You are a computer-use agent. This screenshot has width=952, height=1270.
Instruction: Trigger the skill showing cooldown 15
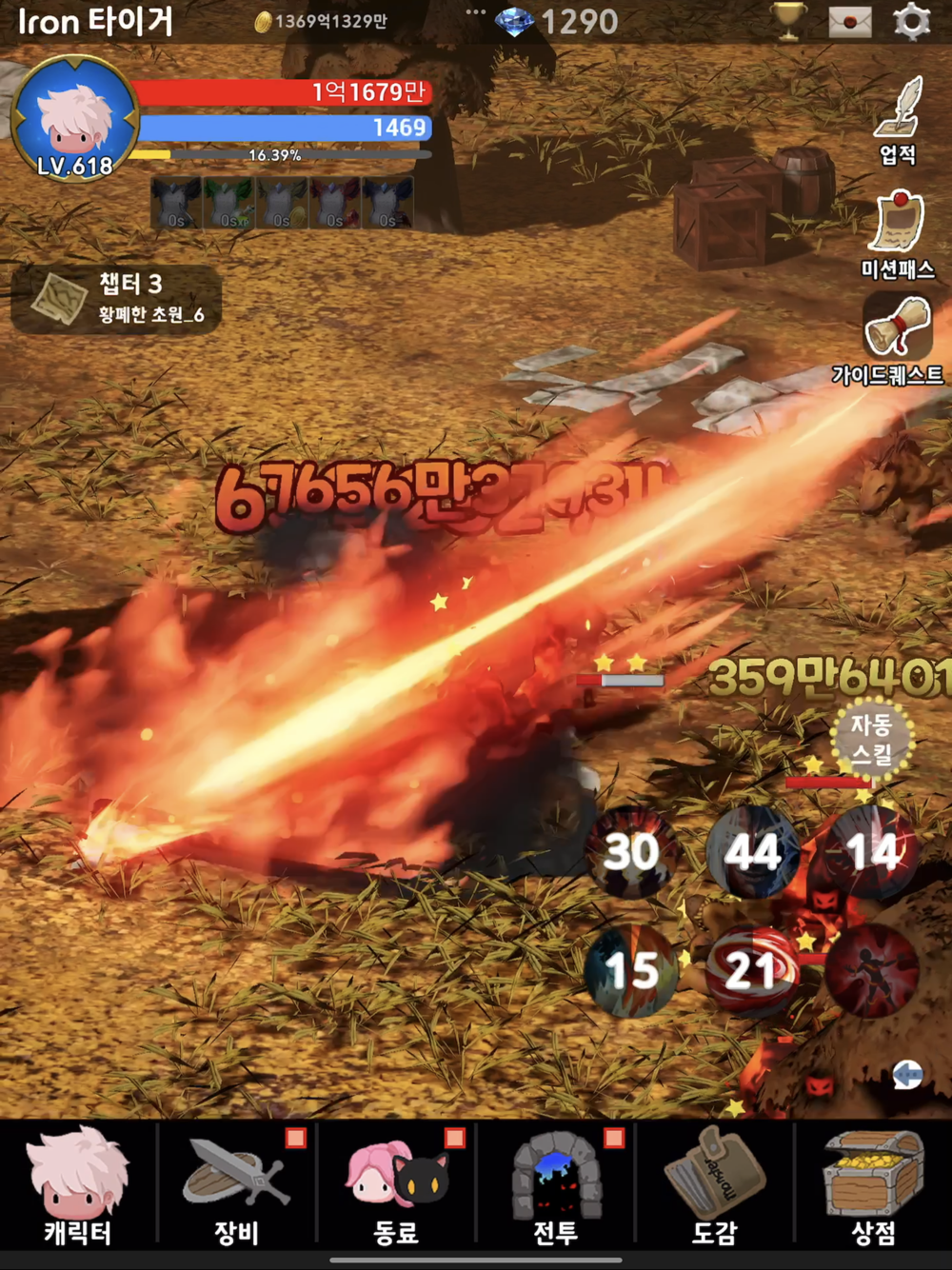(631, 971)
